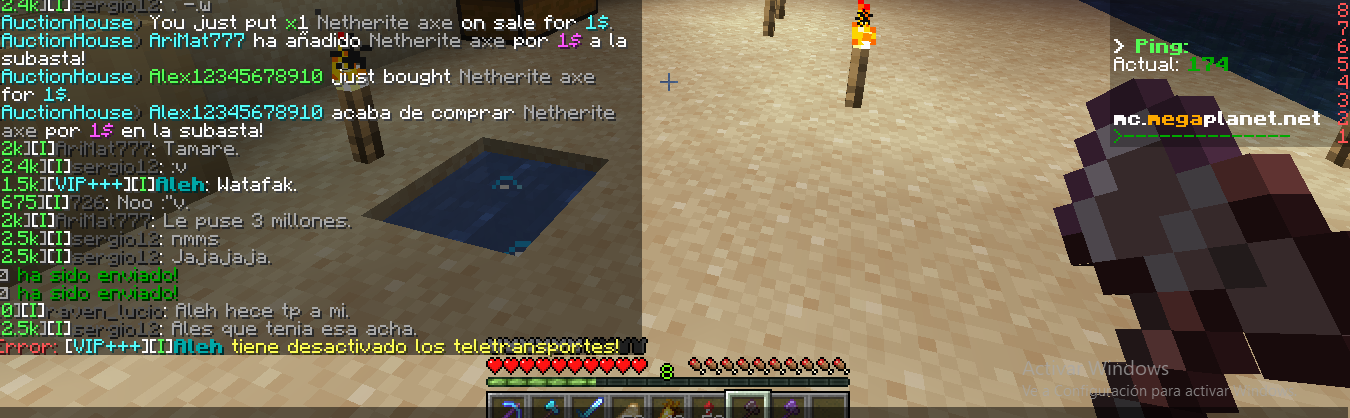Viewport: 1350px width, 418px height.
Task: Select the enchanted pickaxe hotbar slot
Action: pos(509,408)
